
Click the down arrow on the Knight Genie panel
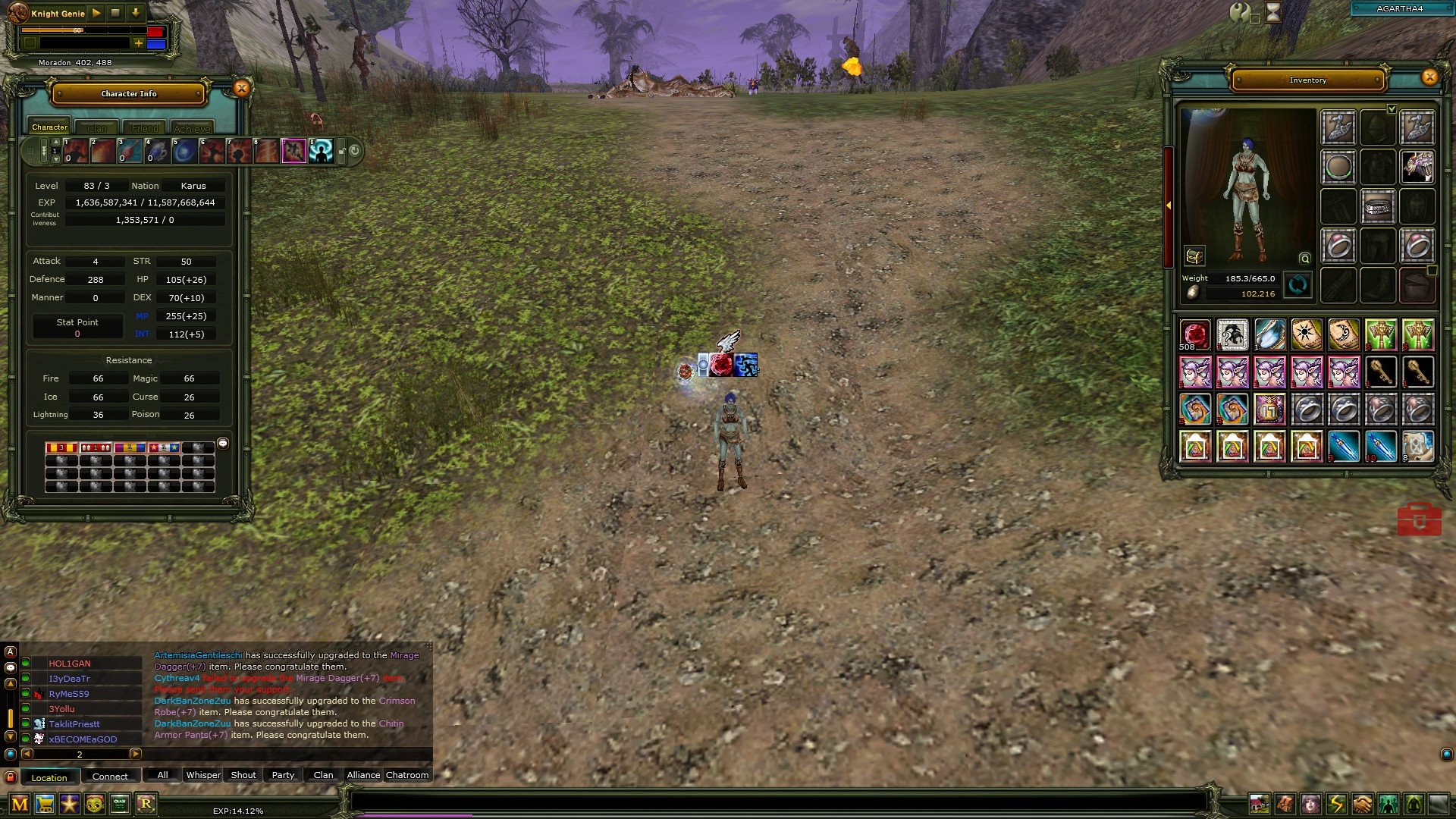coord(136,14)
